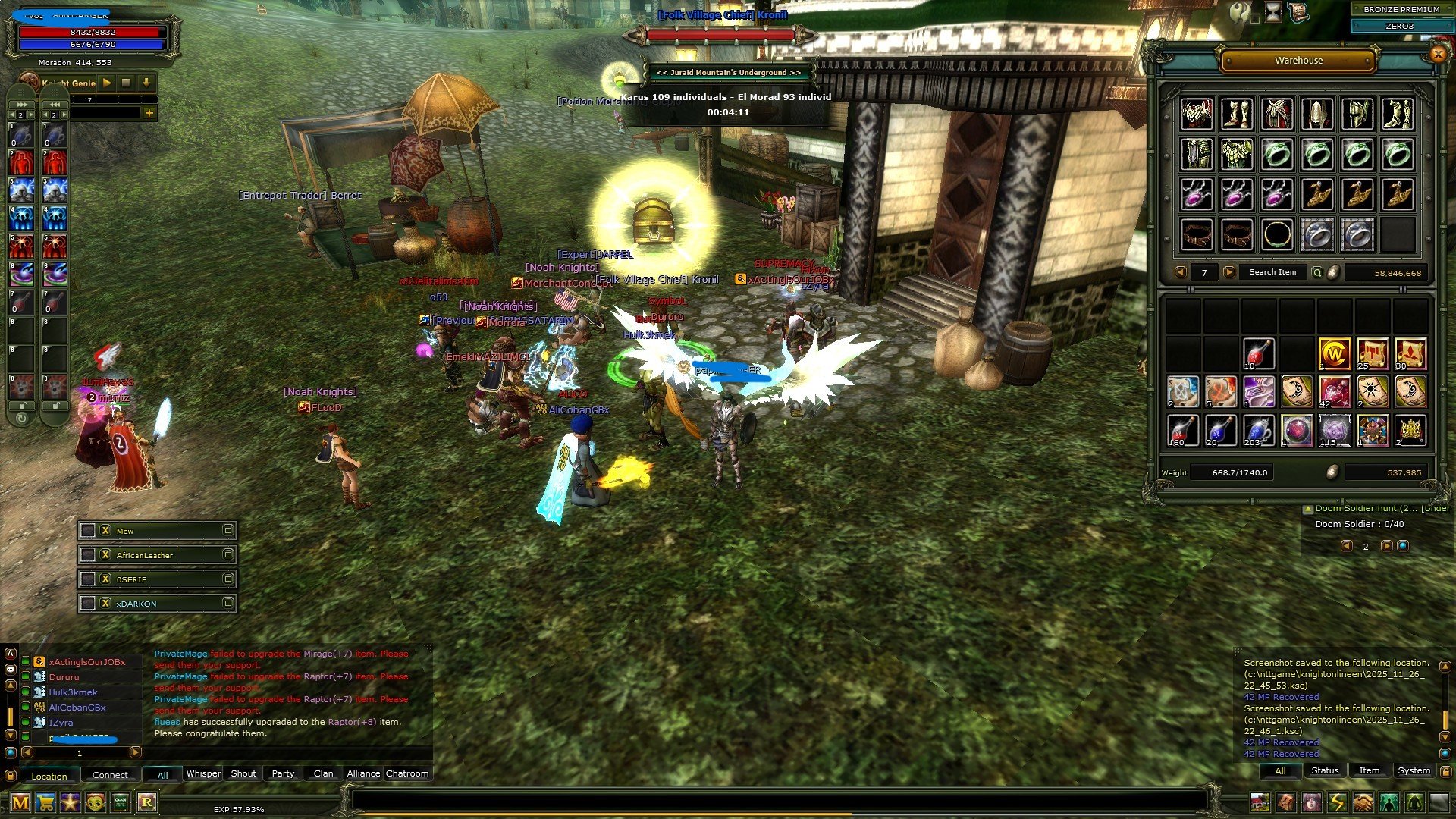Image resolution: width=1456 pixels, height=819 pixels.
Task: Switch chat to Shout tab
Action: click(243, 773)
